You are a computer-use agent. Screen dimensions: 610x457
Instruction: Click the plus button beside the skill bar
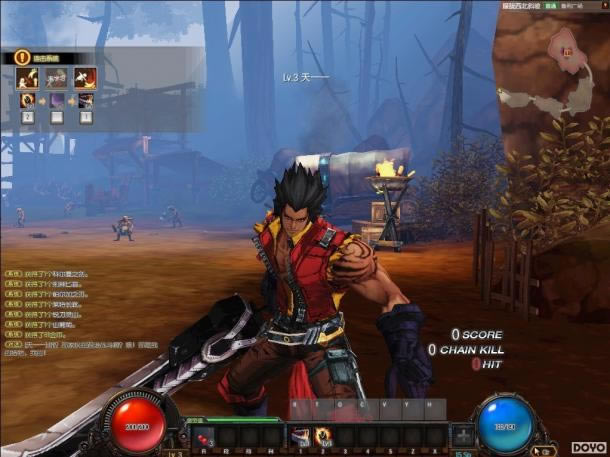pos(463,435)
